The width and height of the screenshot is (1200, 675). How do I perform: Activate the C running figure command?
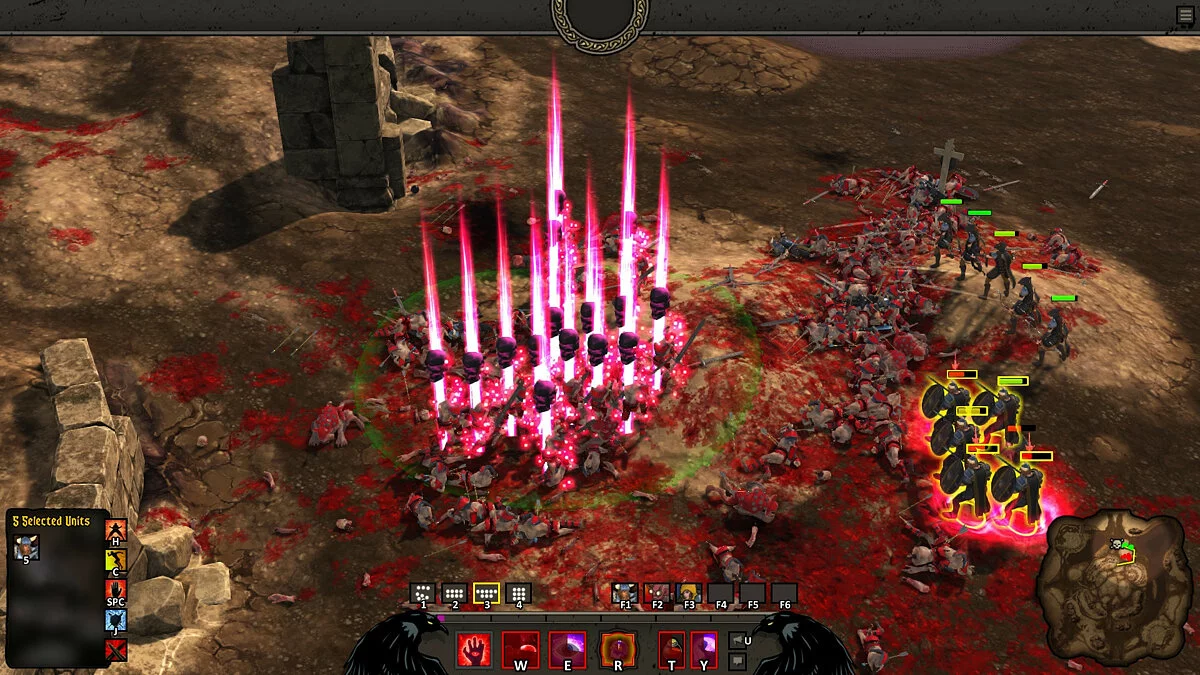(x=116, y=562)
